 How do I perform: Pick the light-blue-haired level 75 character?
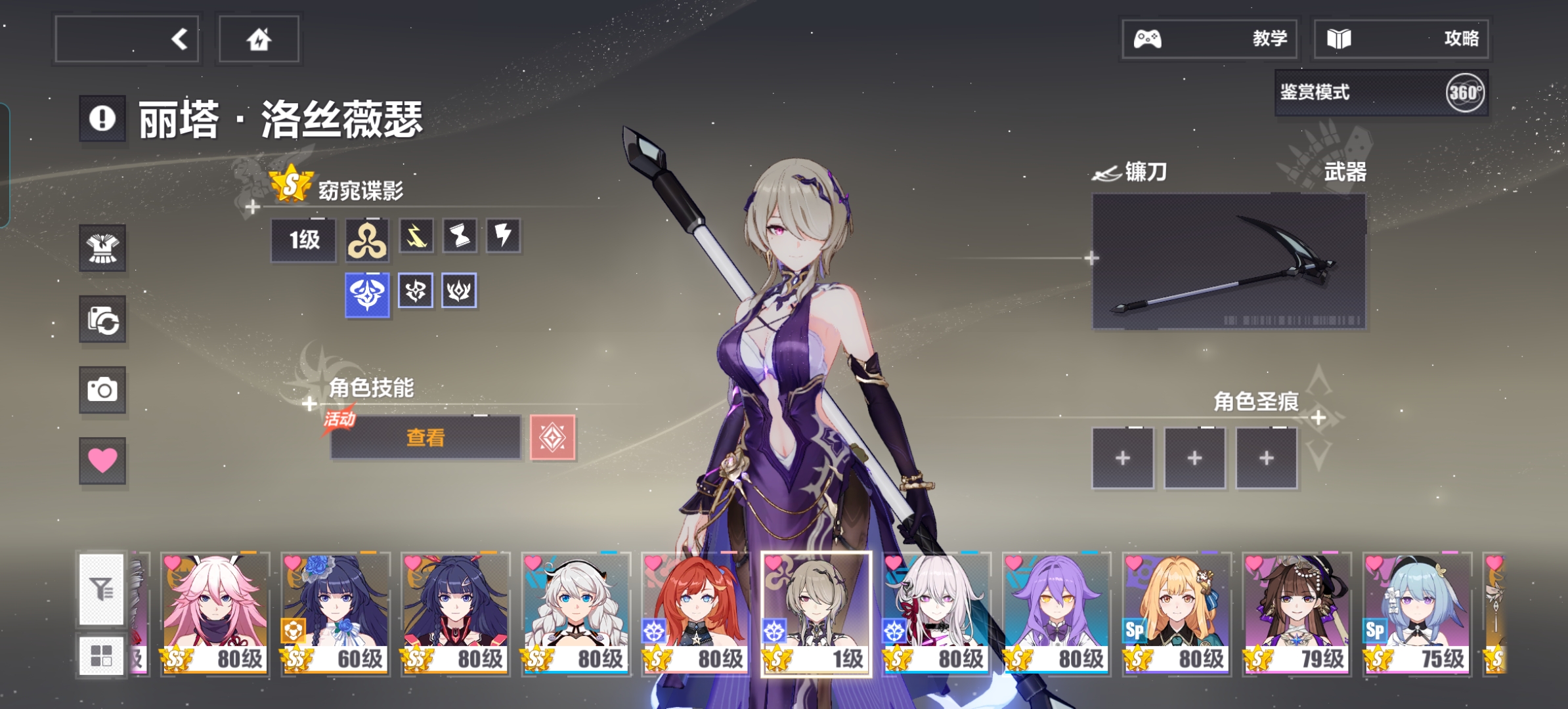[1416, 612]
